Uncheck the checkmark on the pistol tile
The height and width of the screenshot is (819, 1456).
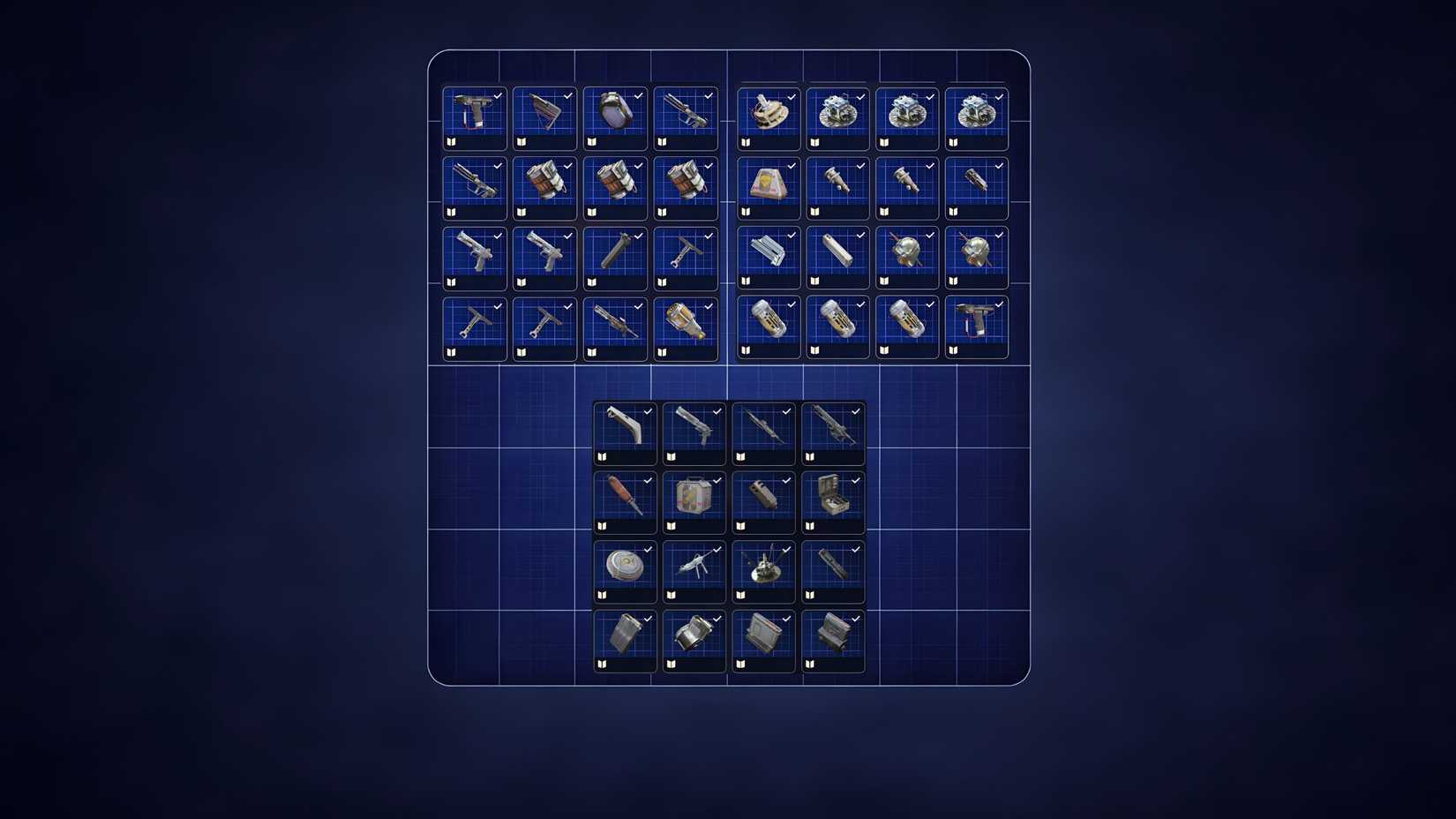pos(498,94)
